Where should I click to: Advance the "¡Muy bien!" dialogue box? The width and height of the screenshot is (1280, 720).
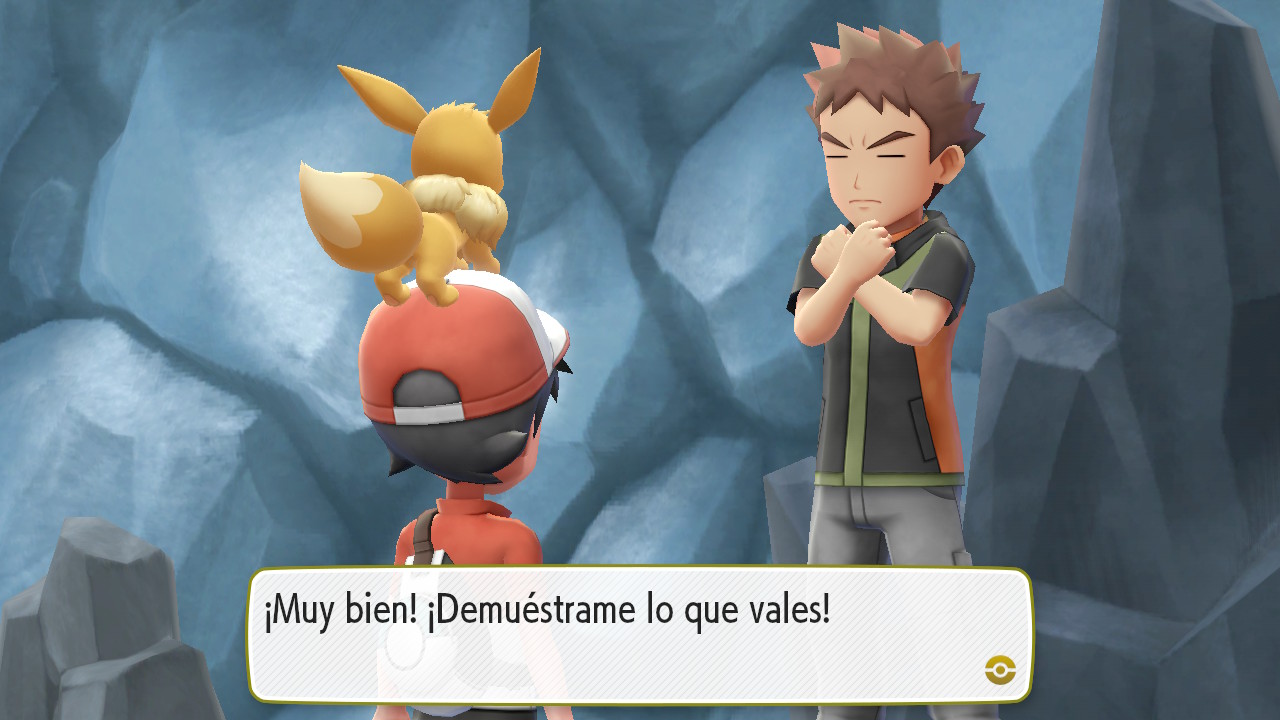point(640,635)
